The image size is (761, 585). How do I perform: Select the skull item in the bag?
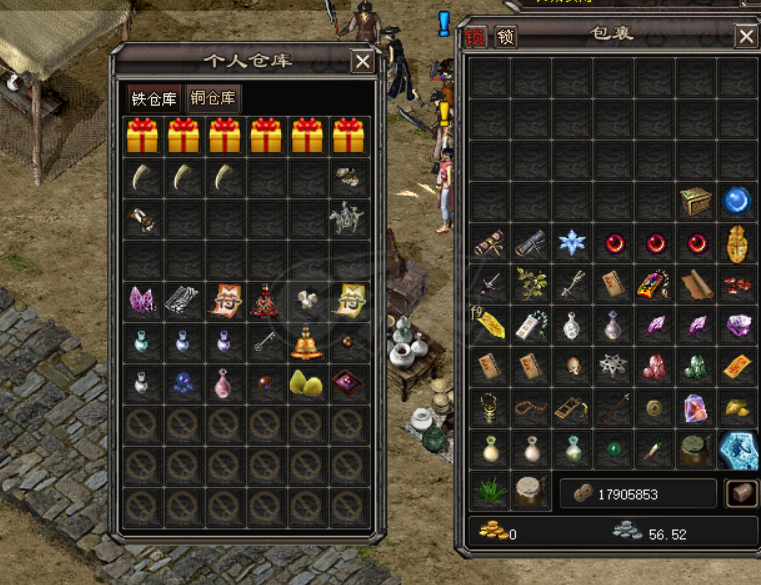573,366
